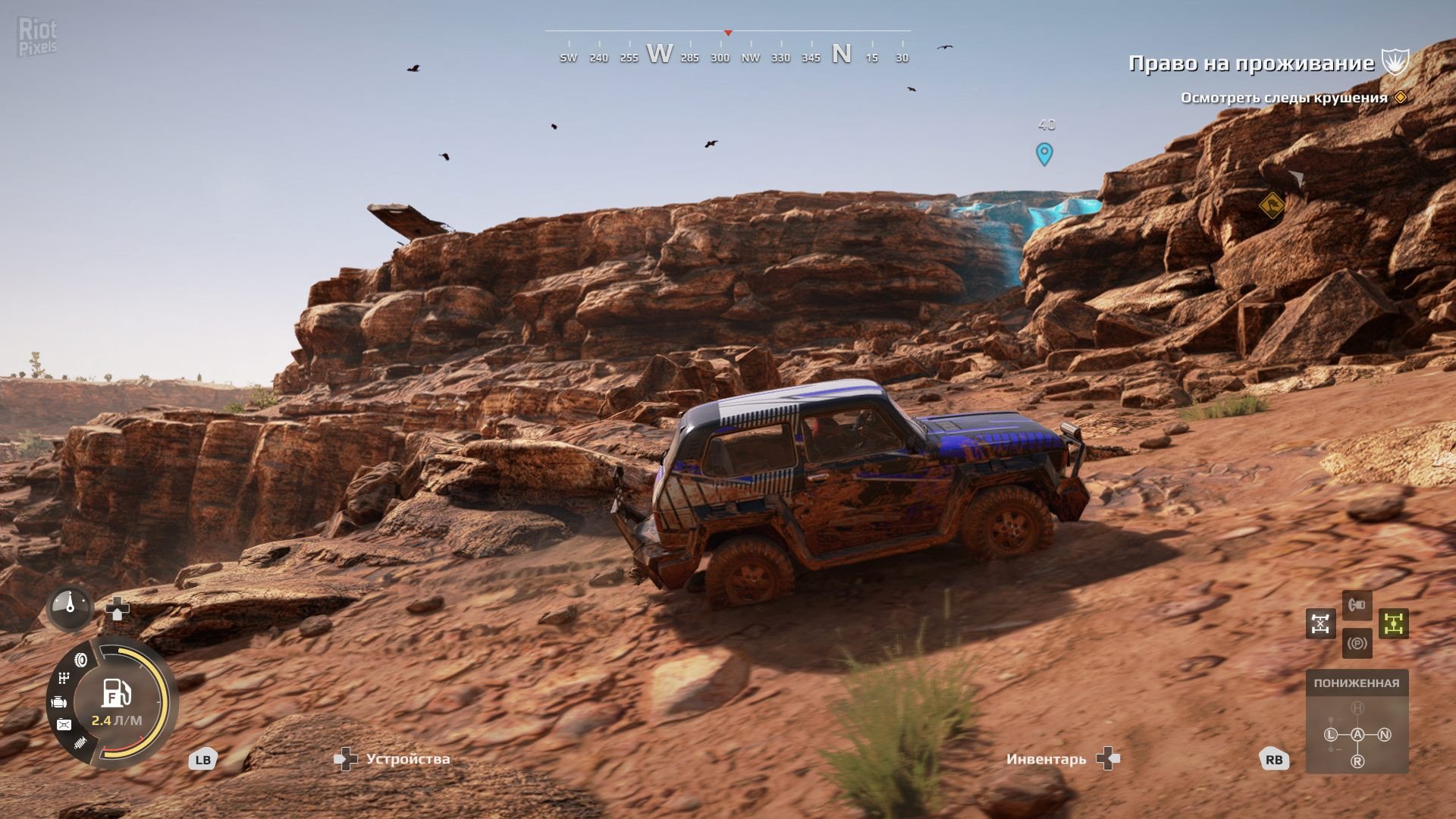Image resolution: width=1456 pixels, height=819 pixels.
Task: Open the 'Право на проживание' mission tracker
Action: (1251, 63)
